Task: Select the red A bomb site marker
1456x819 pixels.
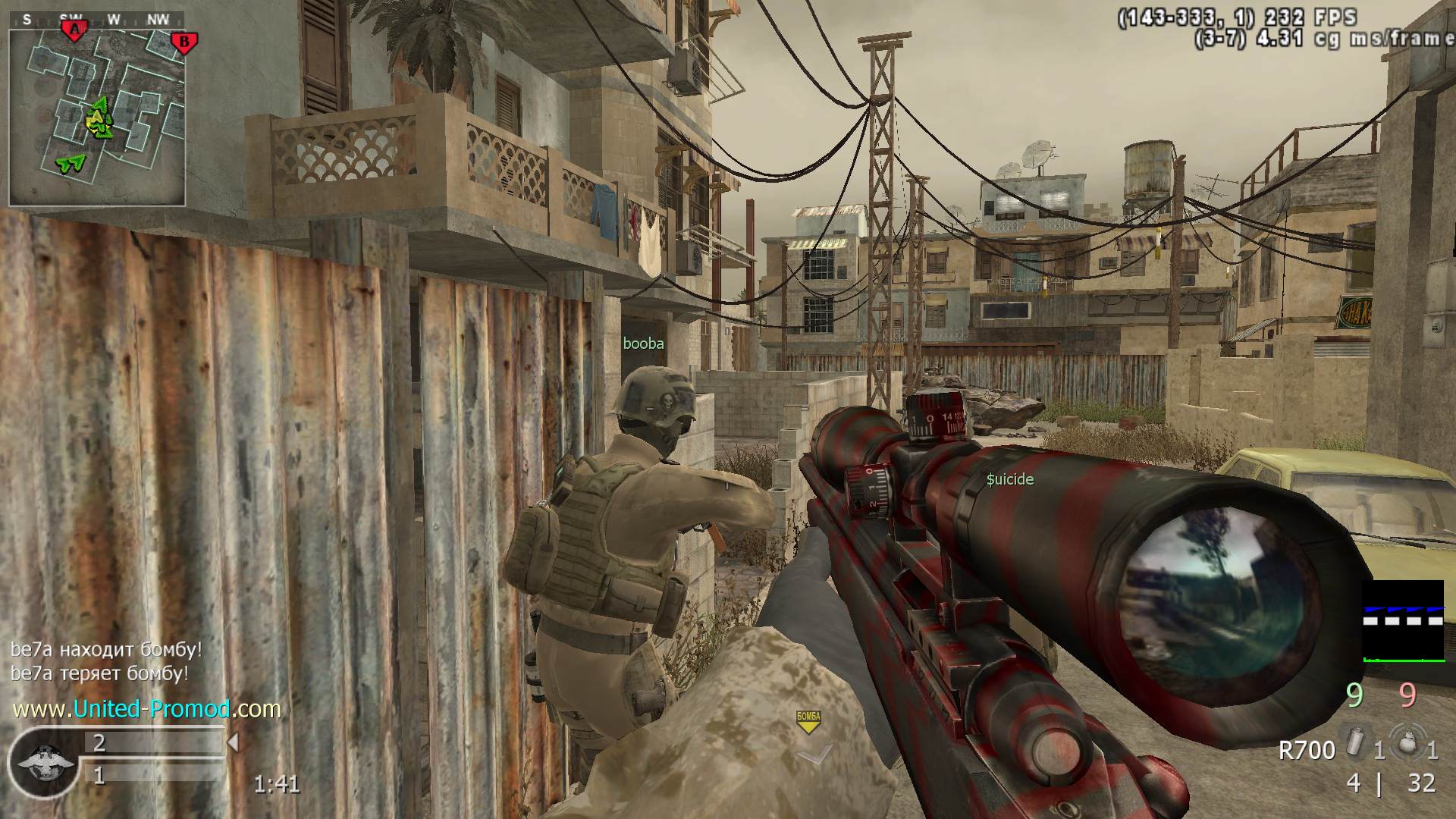Action: (74, 30)
